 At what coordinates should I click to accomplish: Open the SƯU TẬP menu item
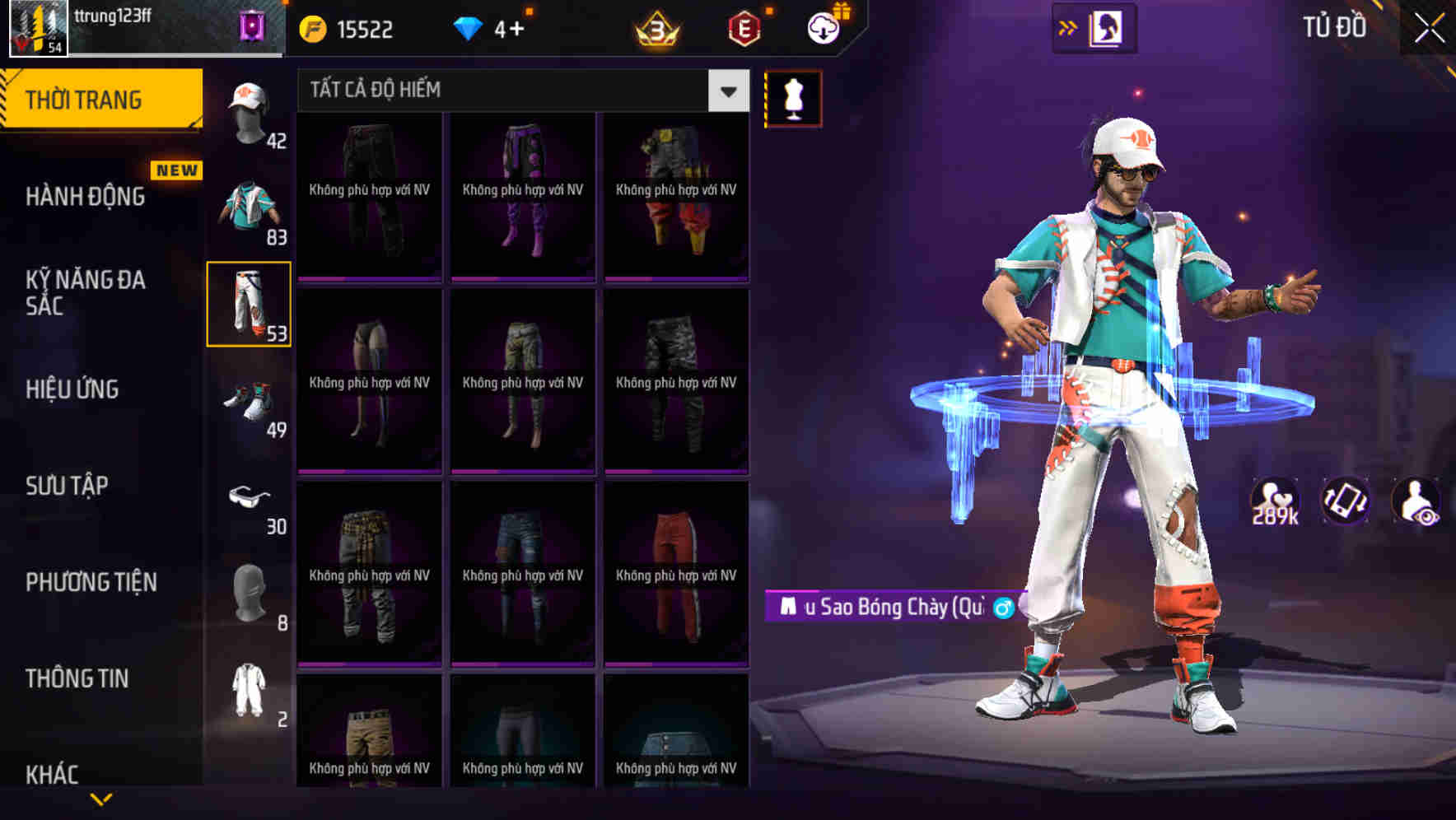(x=68, y=486)
